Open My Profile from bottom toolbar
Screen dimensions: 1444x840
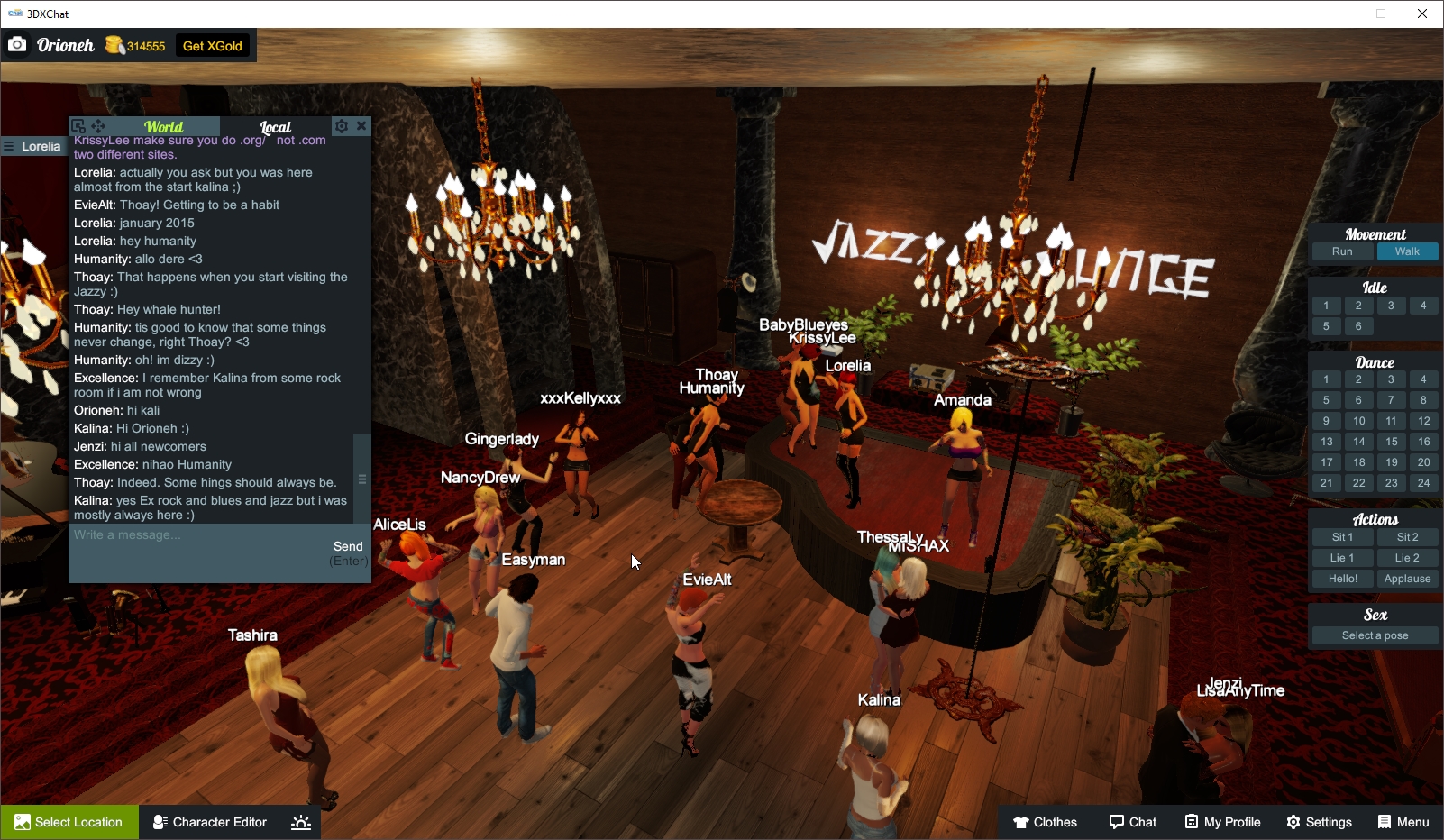point(1222,821)
